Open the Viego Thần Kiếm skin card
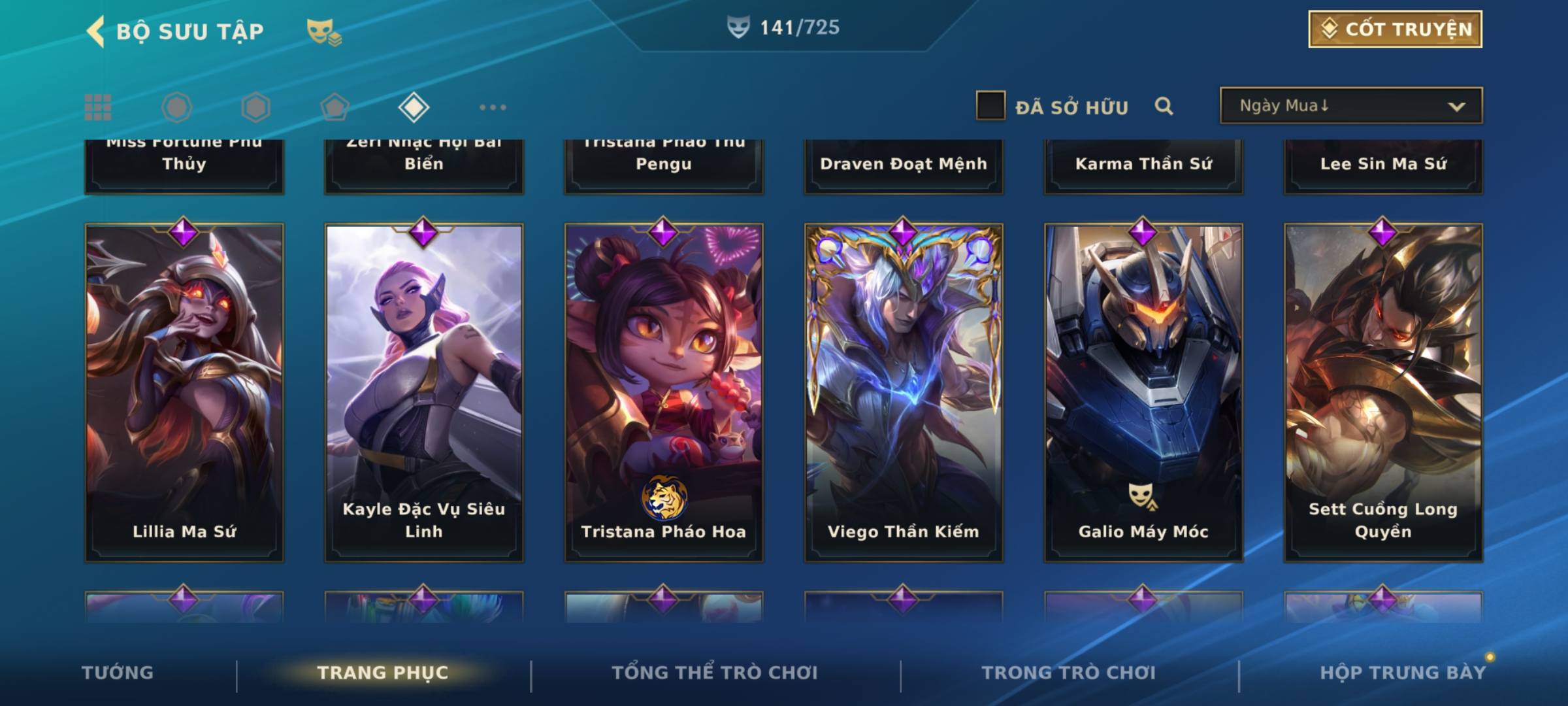 tap(904, 392)
